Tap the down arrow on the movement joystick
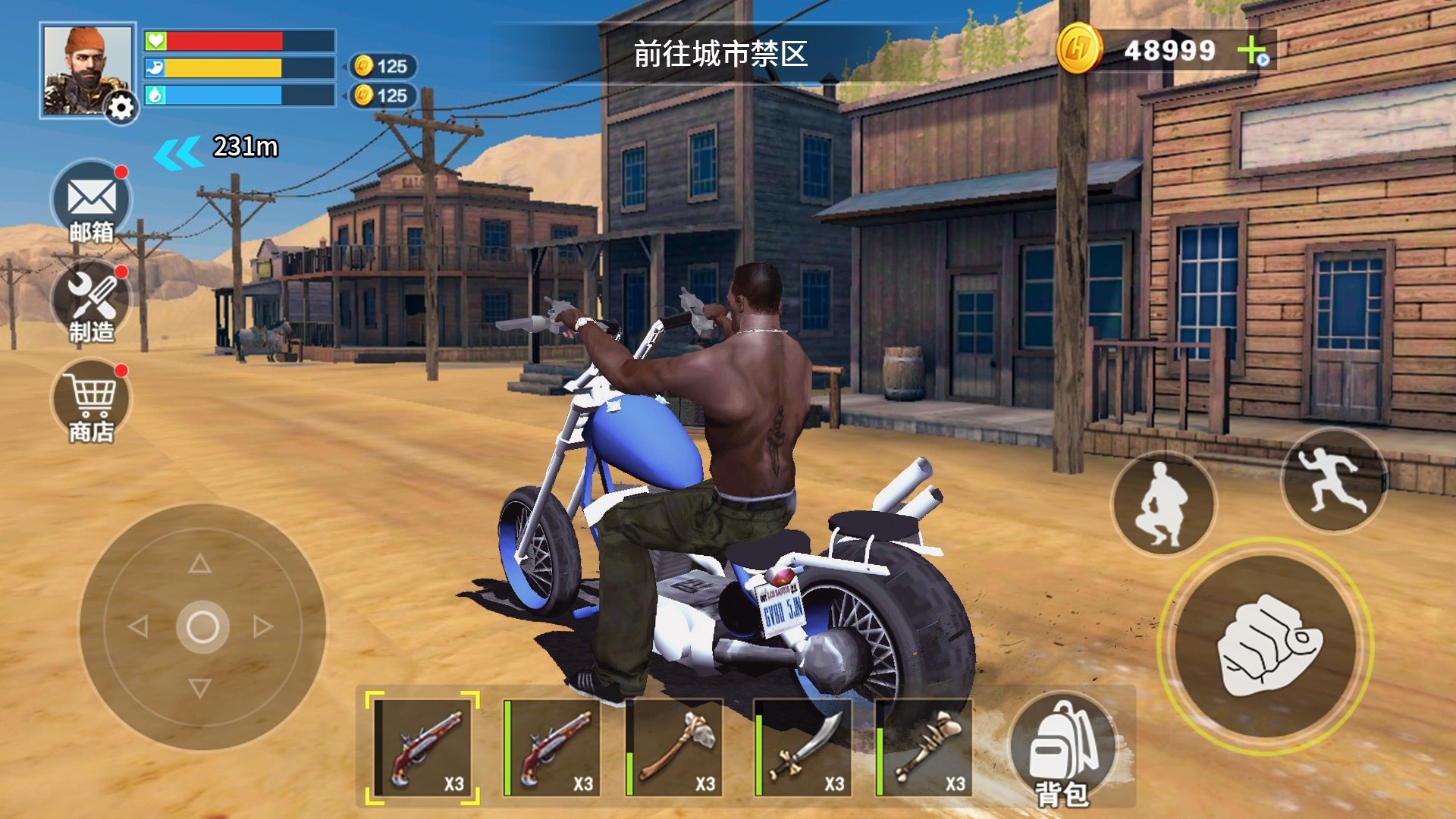Viewport: 1456px width, 819px height. pyautogui.click(x=200, y=689)
